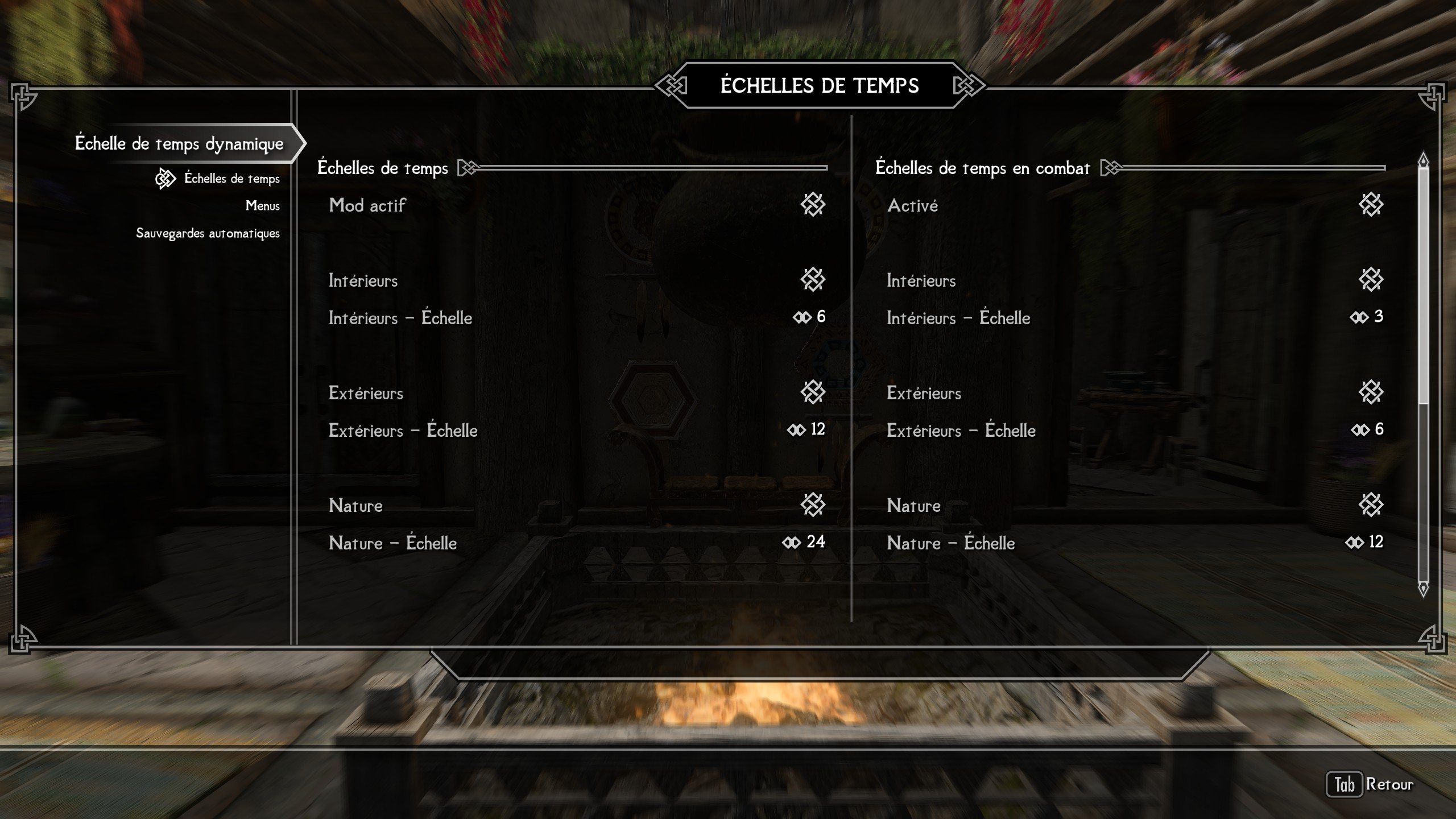Toggle the Activé combat timescale option
This screenshot has width=1456, height=819.
click(1370, 205)
